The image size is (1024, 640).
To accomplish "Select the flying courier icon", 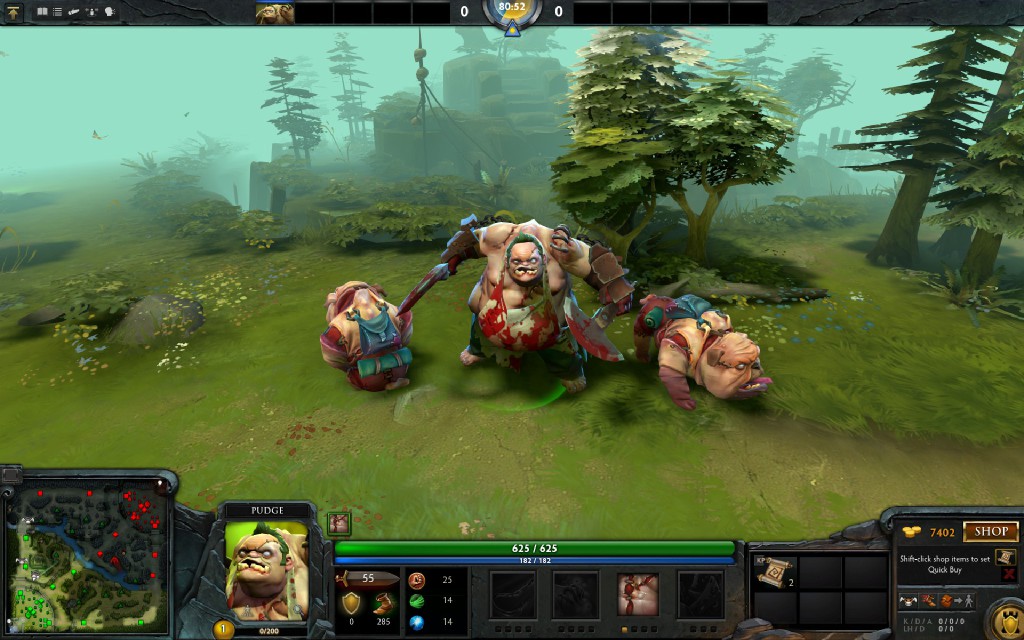I will (909, 601).
